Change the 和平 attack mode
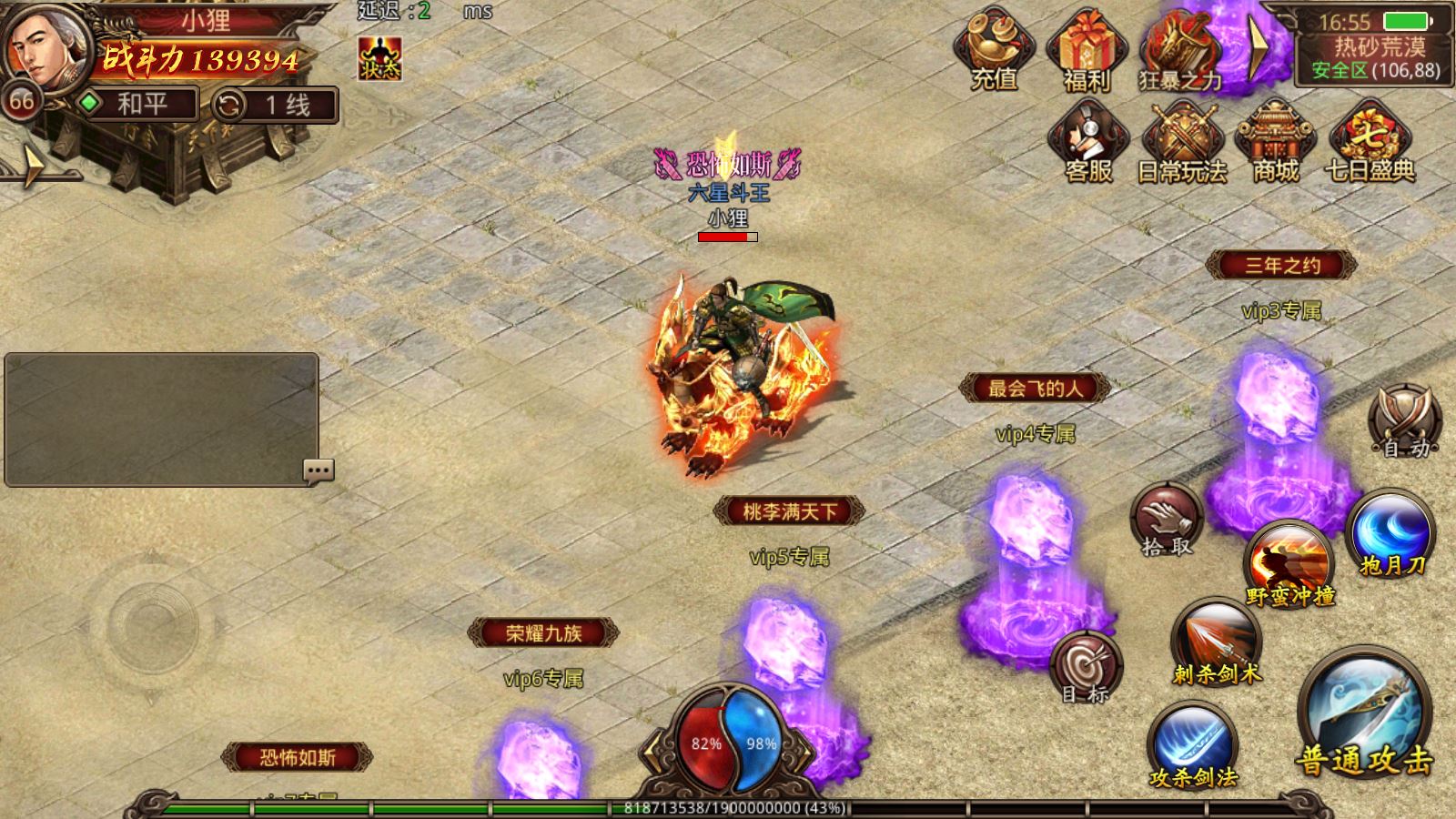 click(x=138, y=105)
